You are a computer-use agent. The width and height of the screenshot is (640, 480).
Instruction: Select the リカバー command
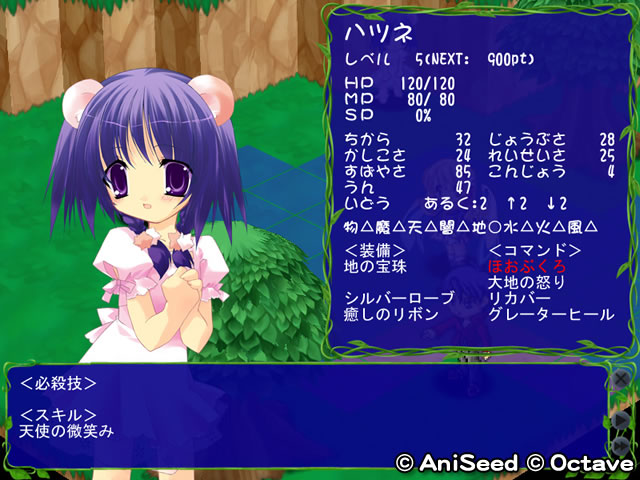point(520,298)
